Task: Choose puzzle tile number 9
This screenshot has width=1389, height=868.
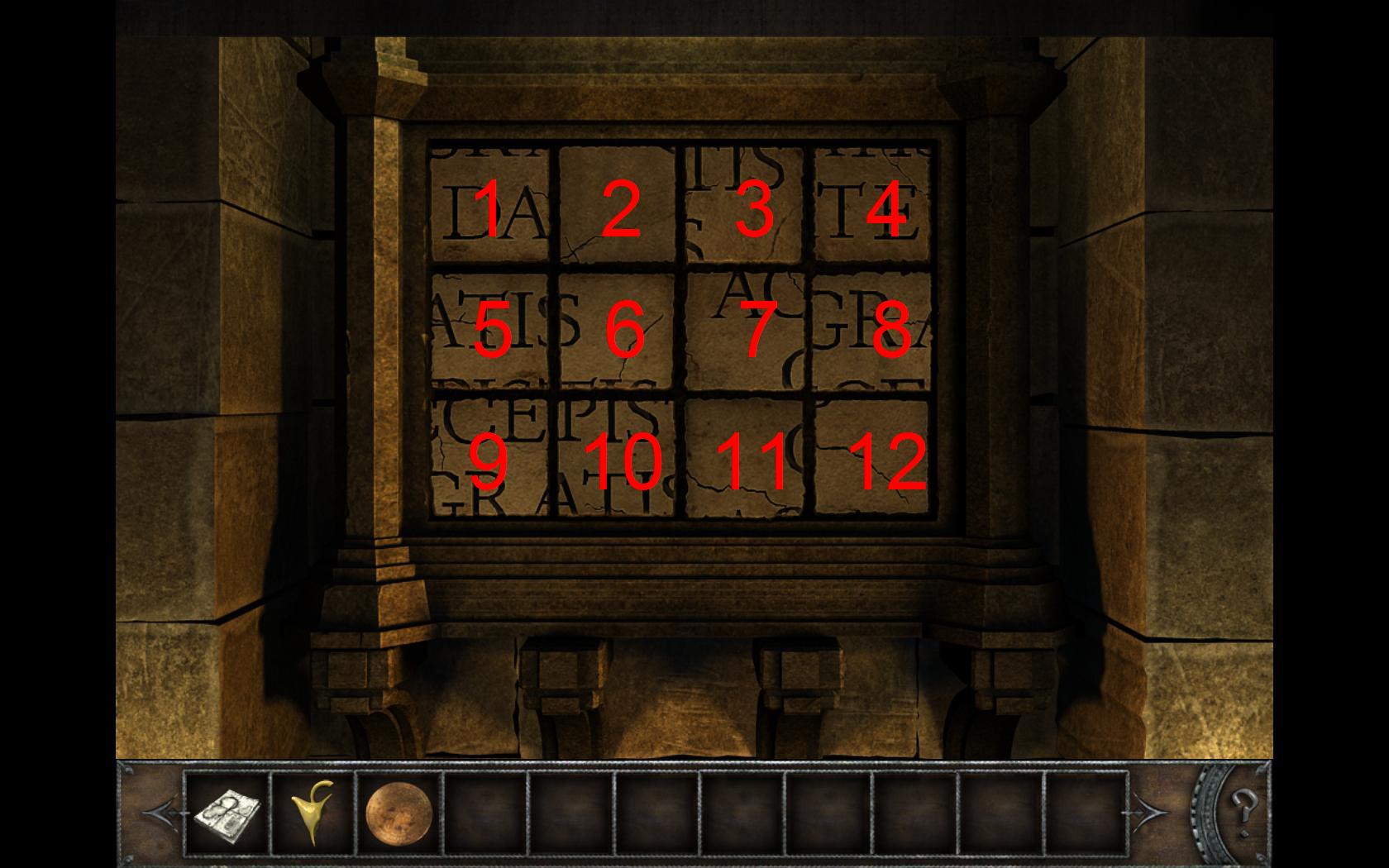Action: pyautogui.click(x=491, y=457)
